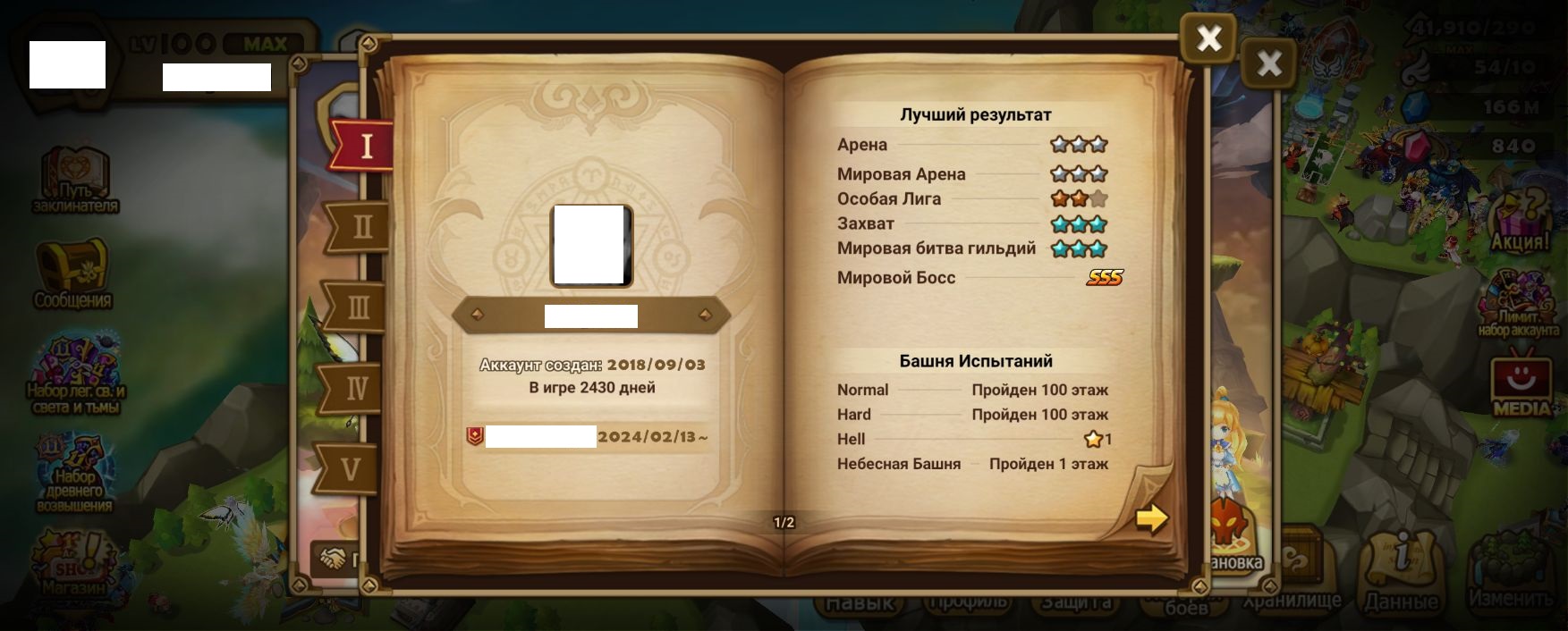
Task: Click the Изменить button
Action: (1511, 572)
